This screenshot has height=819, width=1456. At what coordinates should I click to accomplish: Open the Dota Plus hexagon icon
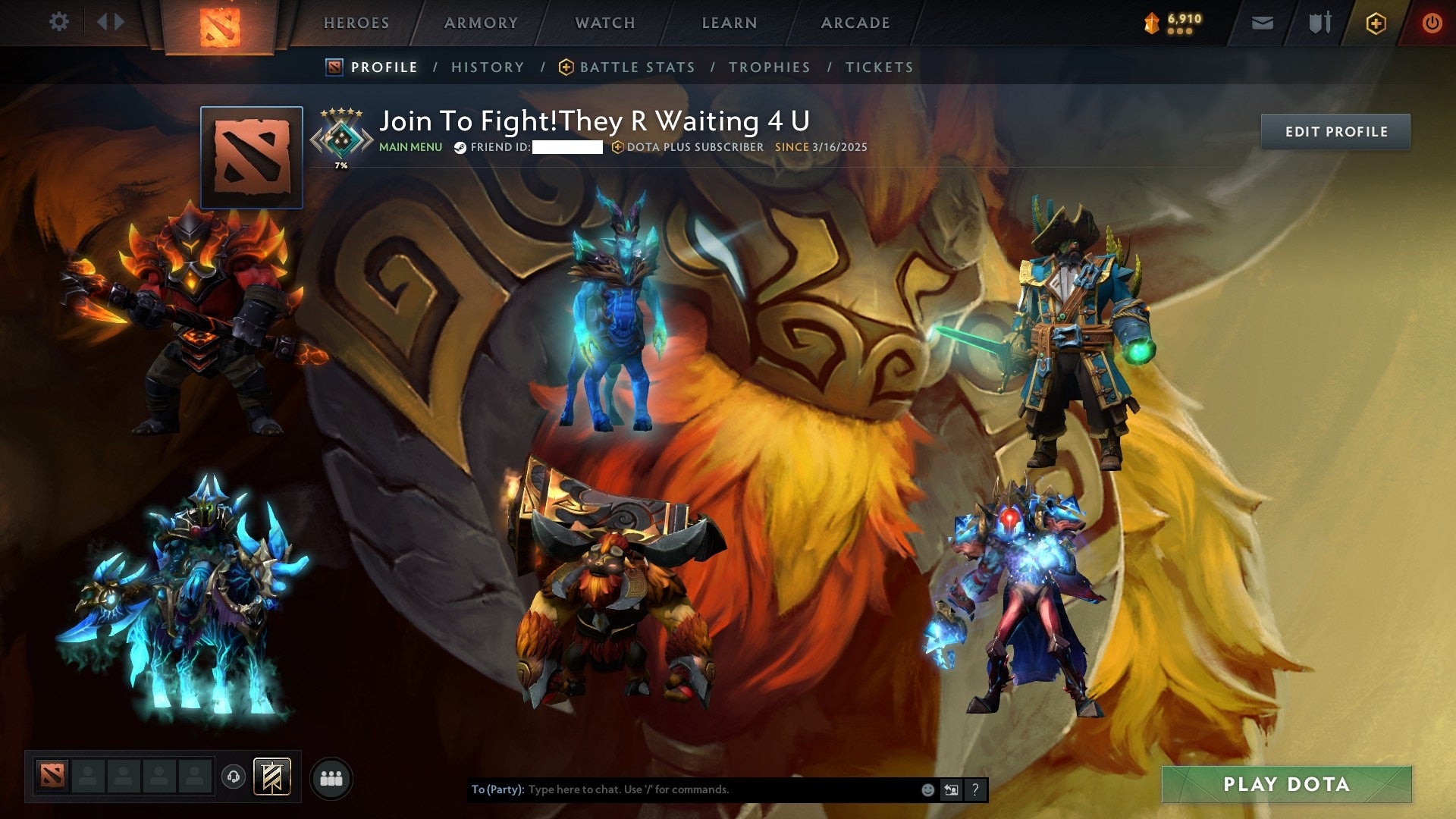(x=1377, y=23)
